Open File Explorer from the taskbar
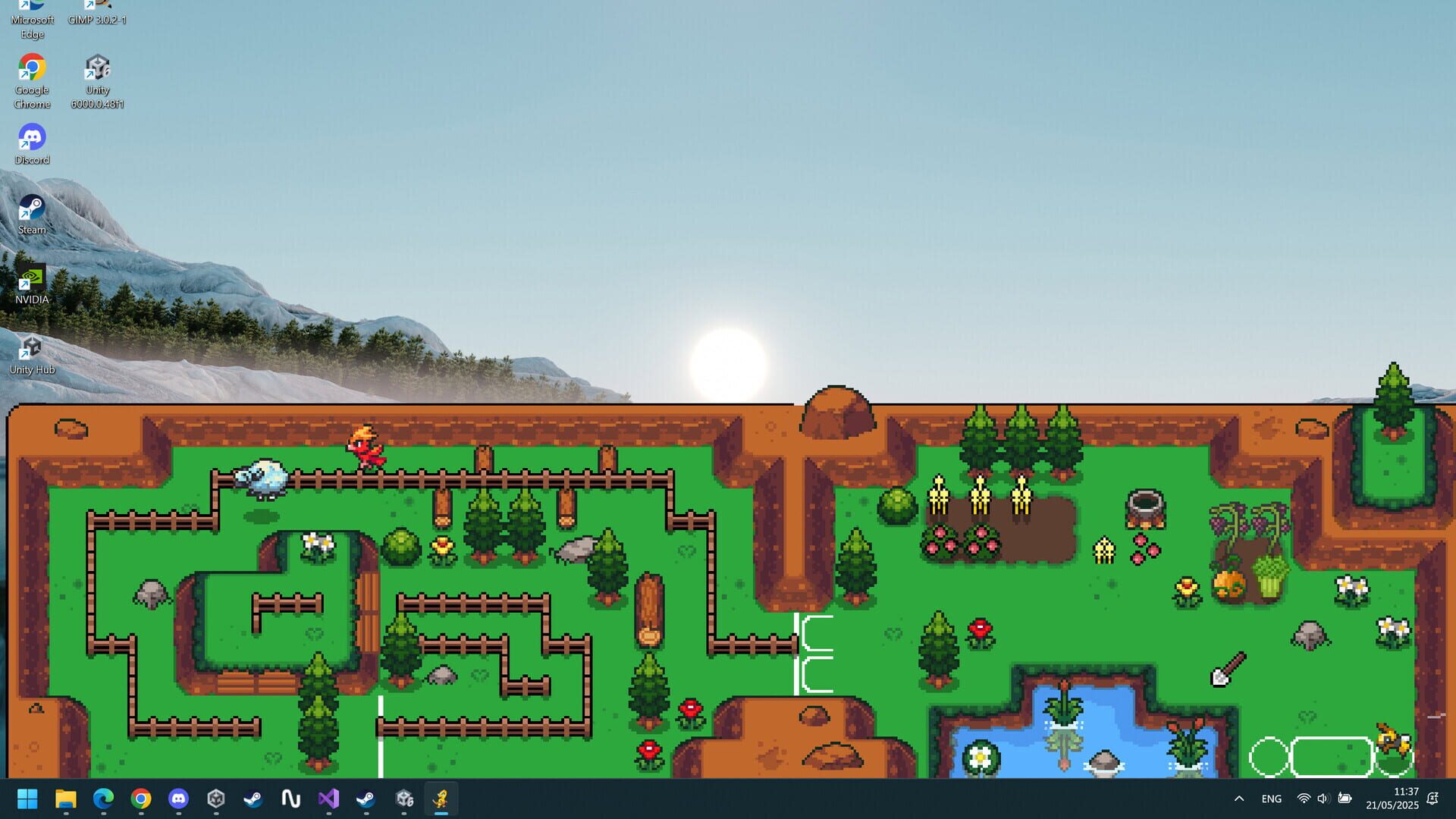This screenshot has width=1456, height=819. (x=67, y=799)
